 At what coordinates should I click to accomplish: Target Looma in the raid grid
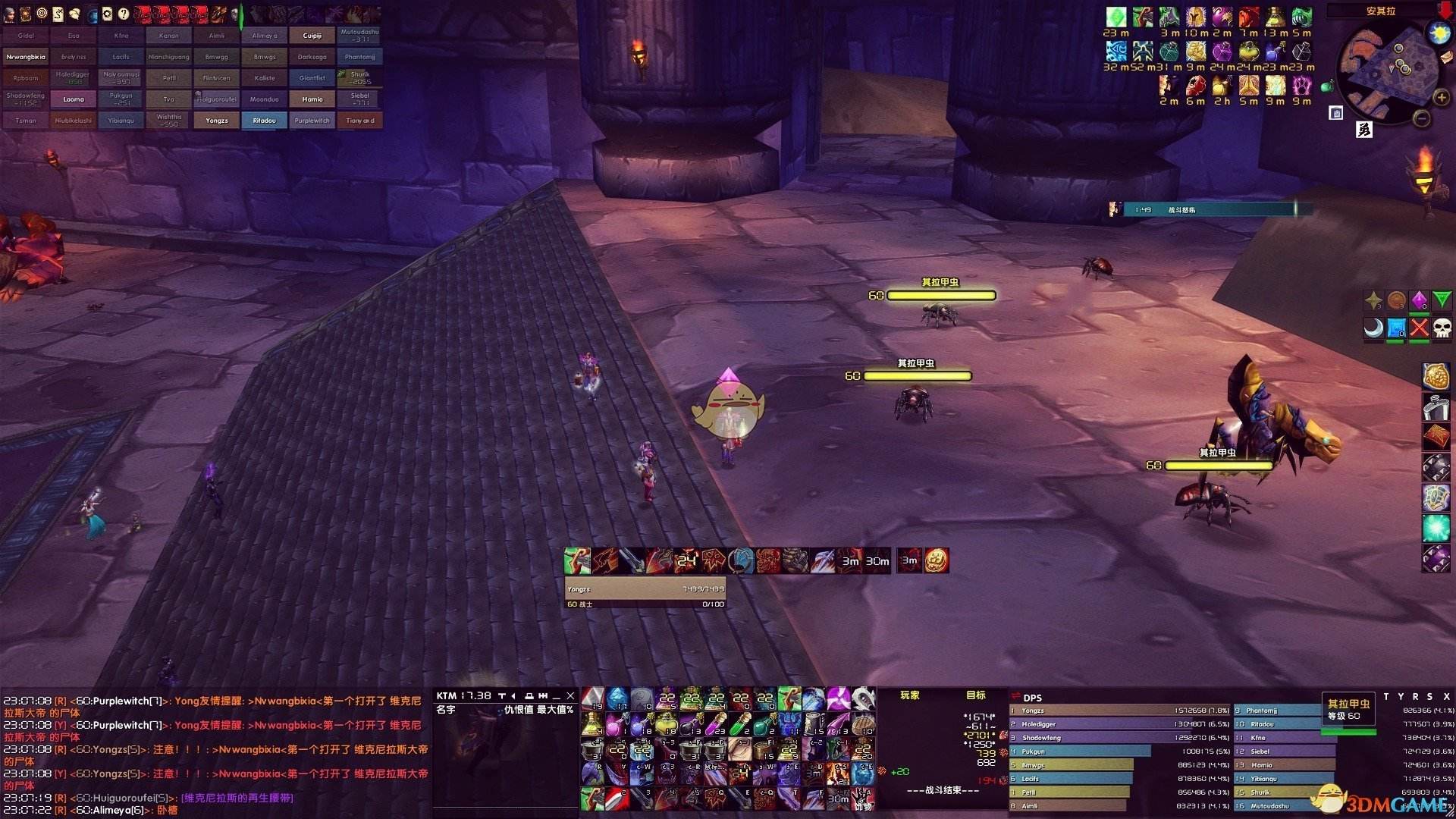coord(74,99)
